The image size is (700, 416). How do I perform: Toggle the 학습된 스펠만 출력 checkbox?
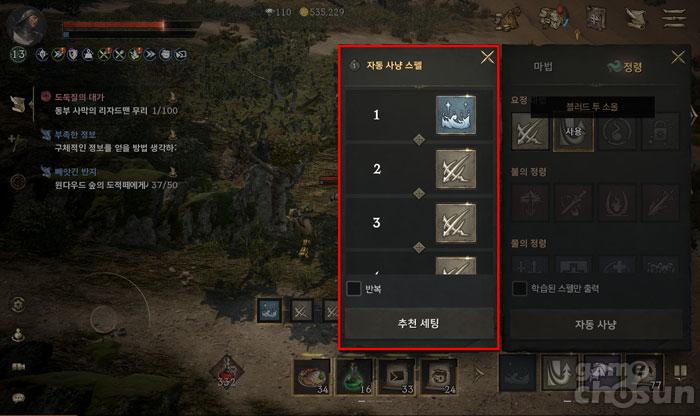pos(520,289)
